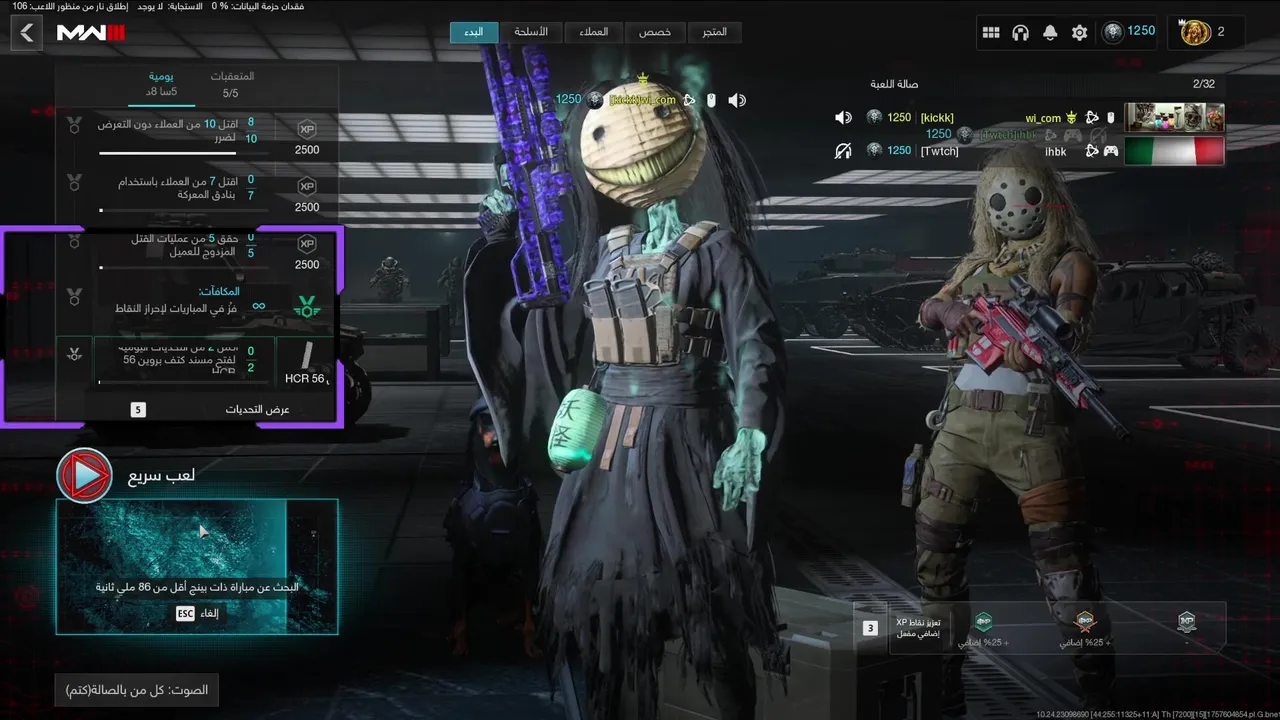Select the wi_com player row in lobby
The height and width of the screenshot is (720, 1280).
coord(1030,118)
